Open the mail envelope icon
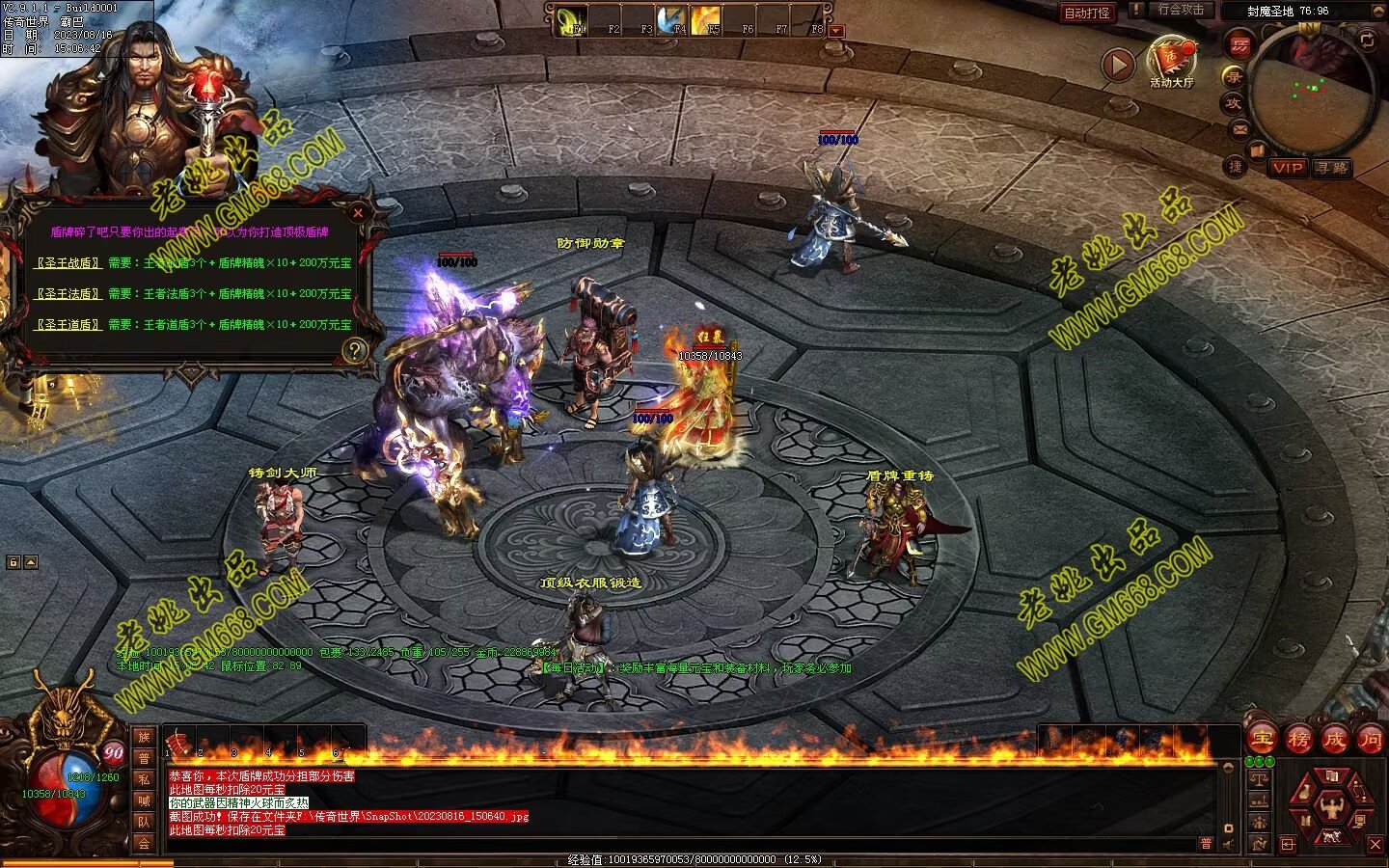1389x868 pixels. click(1240, 128)
